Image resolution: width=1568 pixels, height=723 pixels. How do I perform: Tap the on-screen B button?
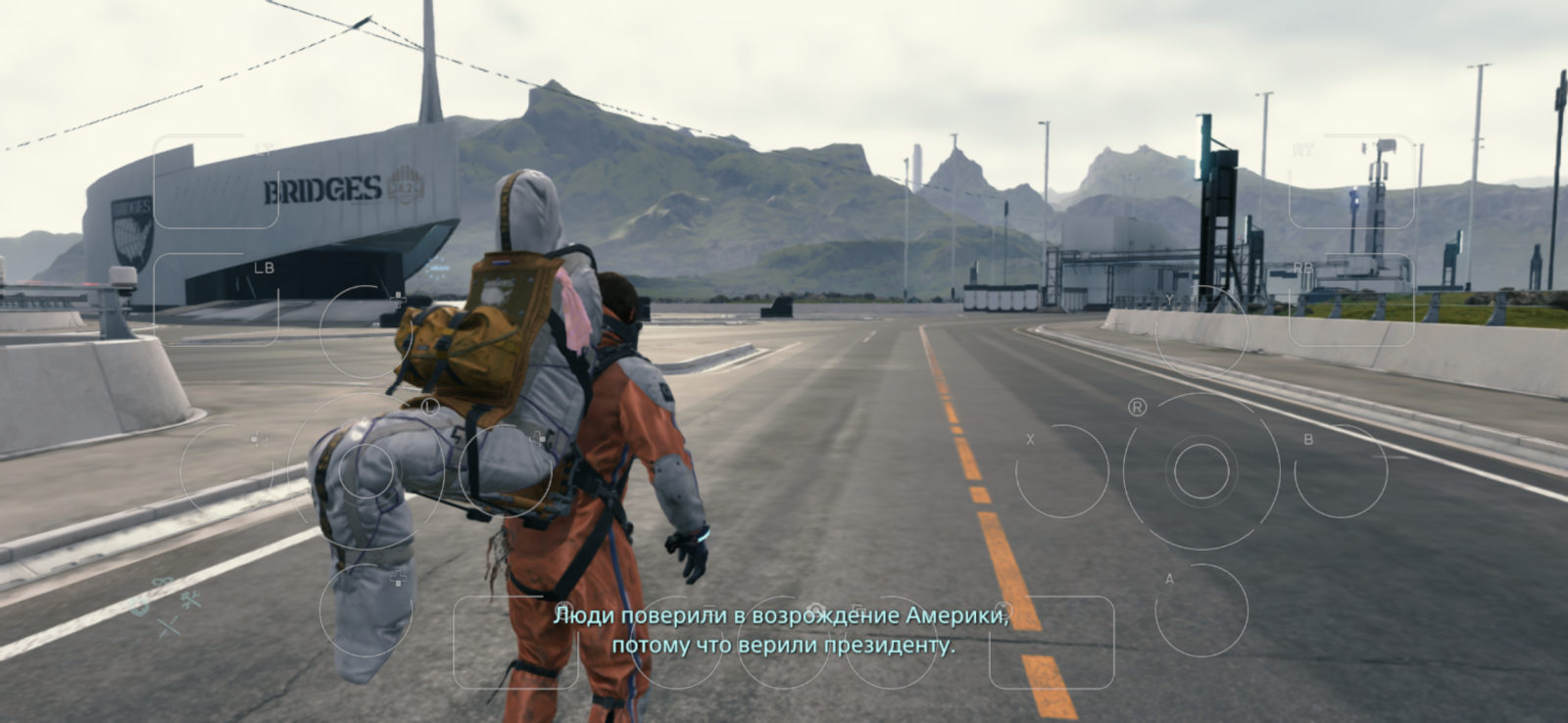point(1340,471)
